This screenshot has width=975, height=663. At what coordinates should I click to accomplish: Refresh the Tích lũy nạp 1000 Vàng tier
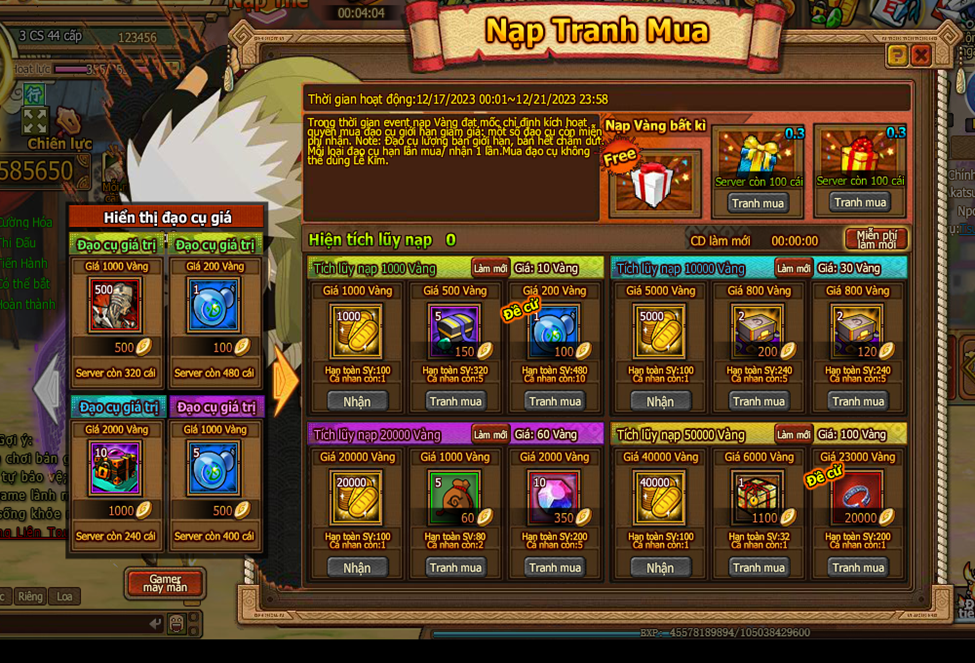pos(490,268)
